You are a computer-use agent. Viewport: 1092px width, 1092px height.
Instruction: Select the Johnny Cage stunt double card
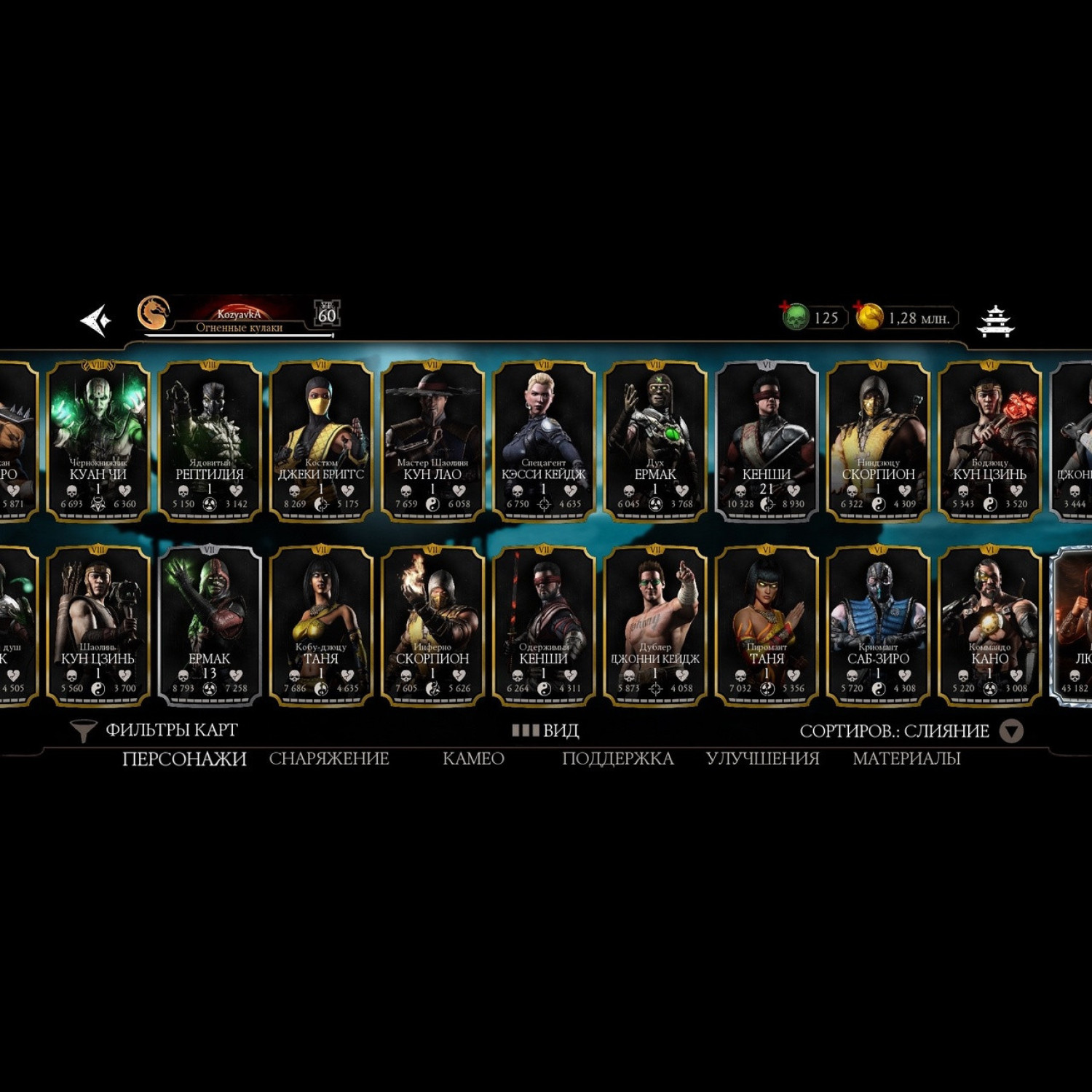coord(655,625)
